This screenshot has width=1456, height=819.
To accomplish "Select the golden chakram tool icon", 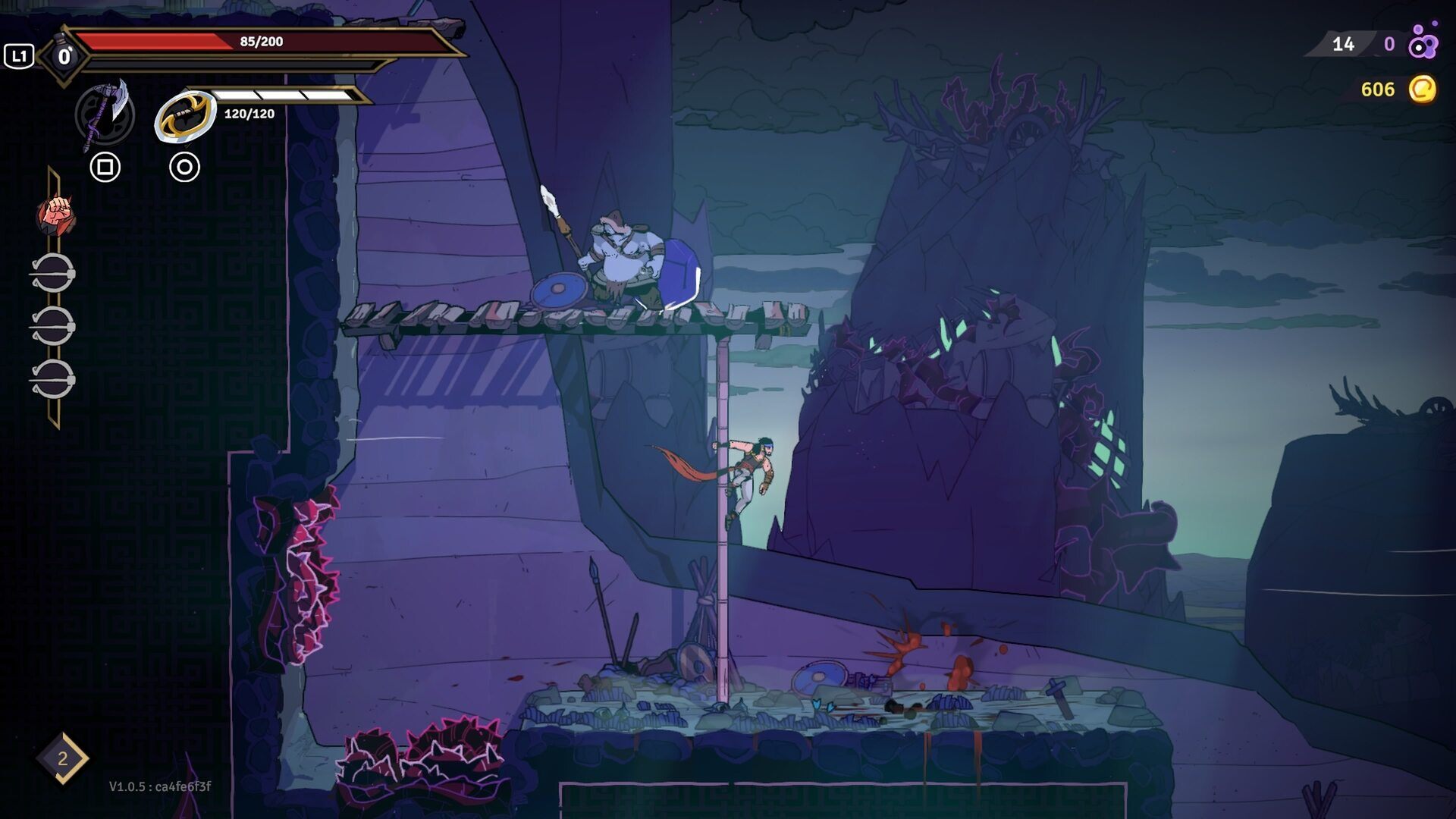I will coord(184,116).
